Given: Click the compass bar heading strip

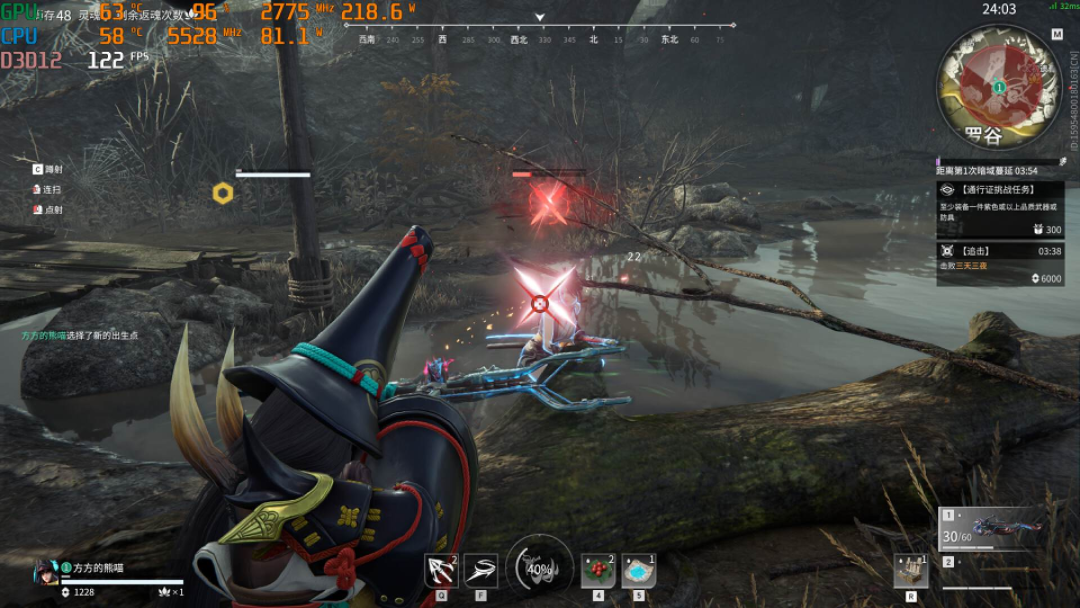Looking at the screenshot, I should coord(541,40).
